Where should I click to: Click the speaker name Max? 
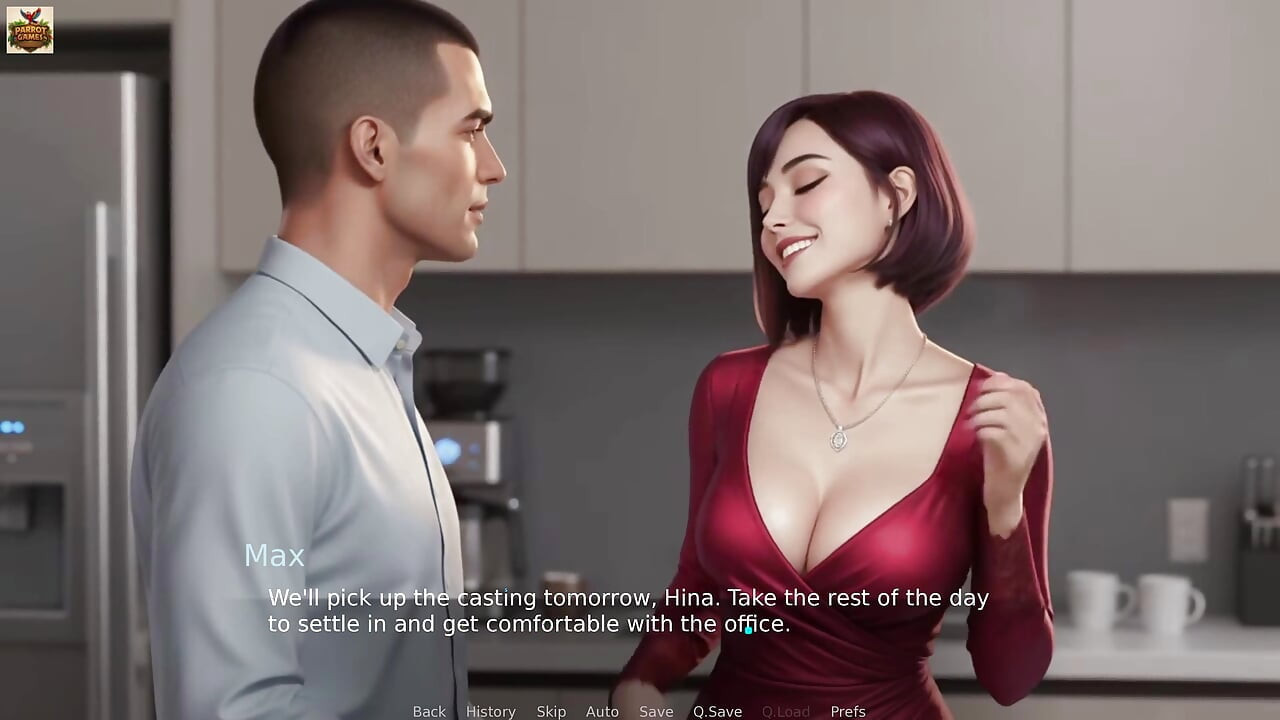click(276, 555)
